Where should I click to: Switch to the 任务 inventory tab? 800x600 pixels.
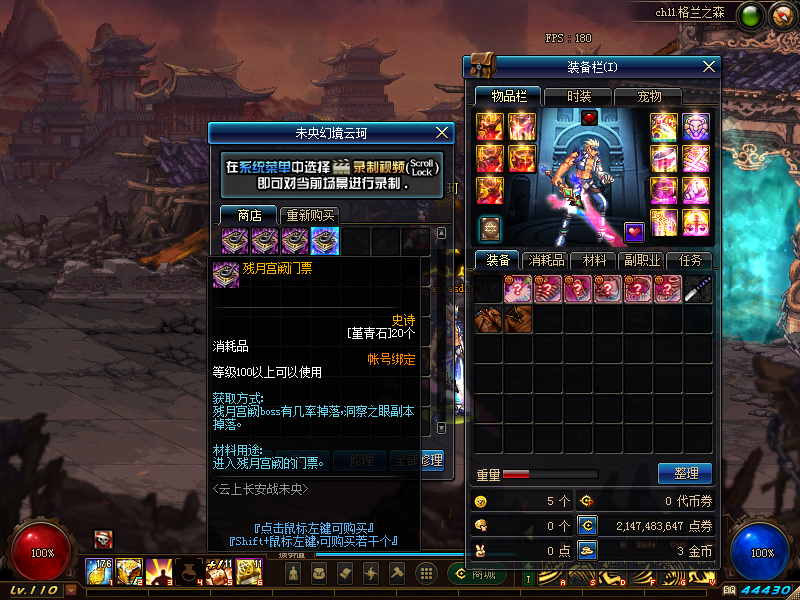(x=691, y=260)
